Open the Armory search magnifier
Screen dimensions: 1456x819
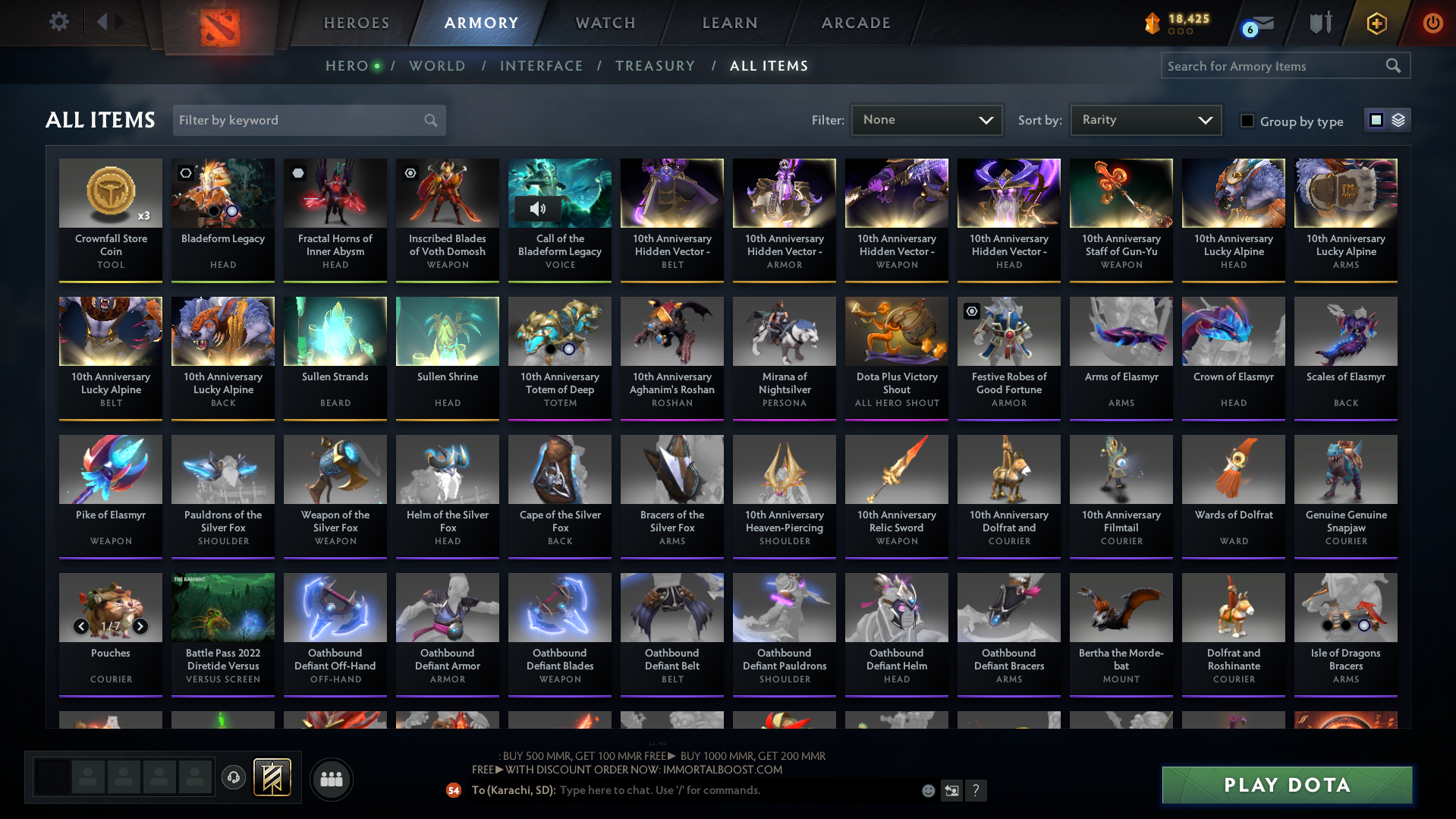point(1394,65)
